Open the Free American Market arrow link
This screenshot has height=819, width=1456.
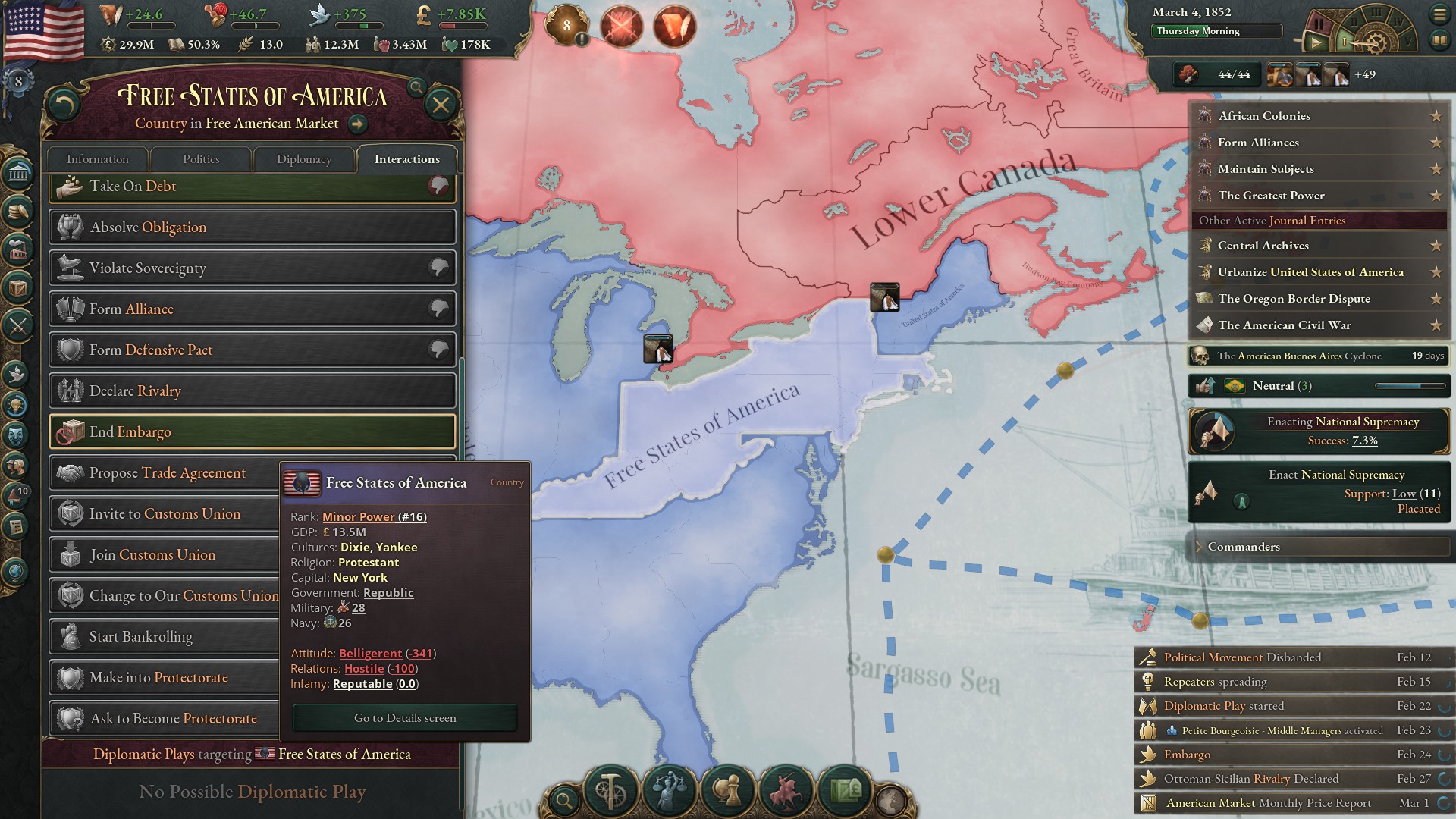coord(356,123)
